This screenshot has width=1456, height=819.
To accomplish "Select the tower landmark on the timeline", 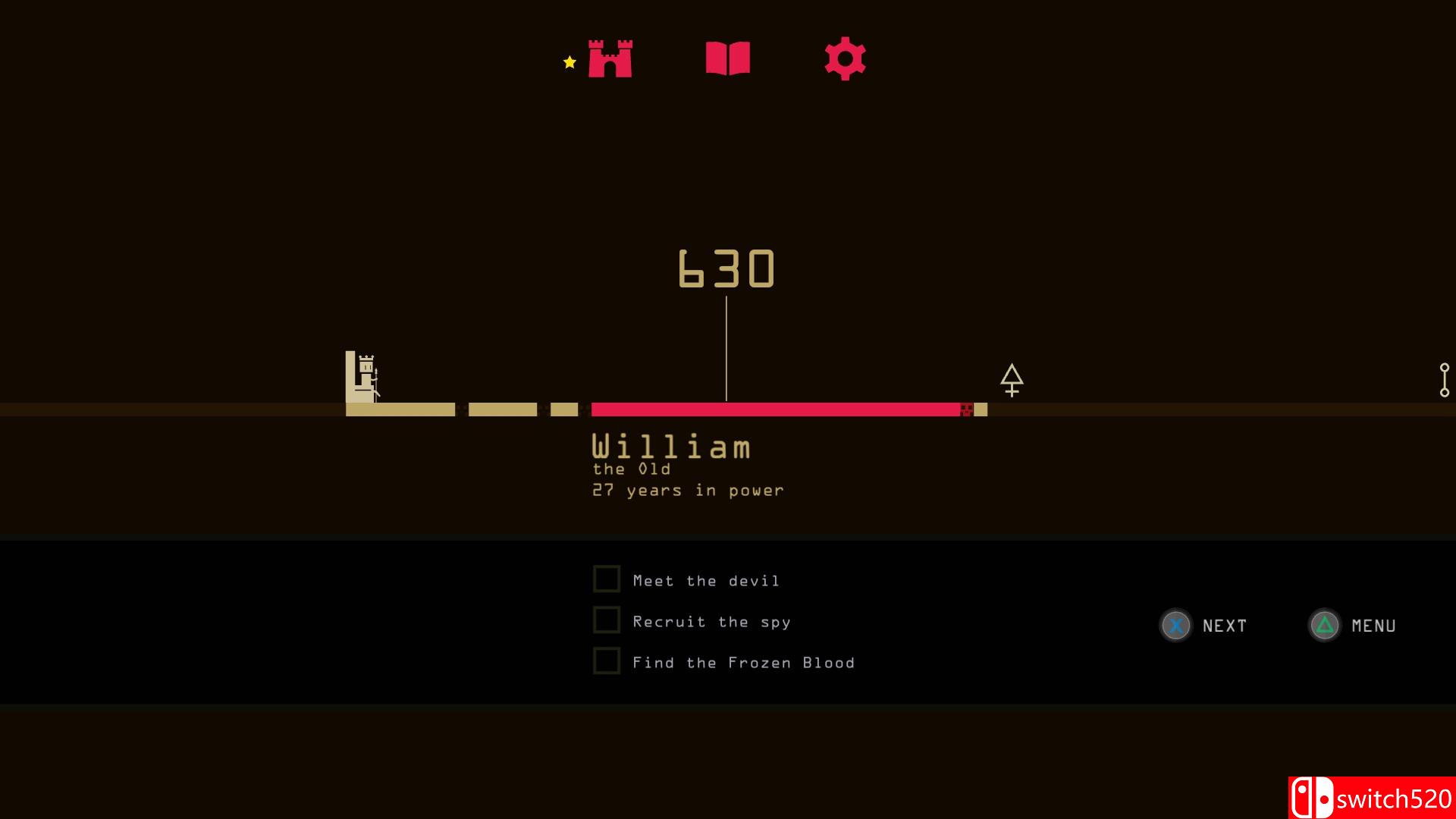I will 362,377.
